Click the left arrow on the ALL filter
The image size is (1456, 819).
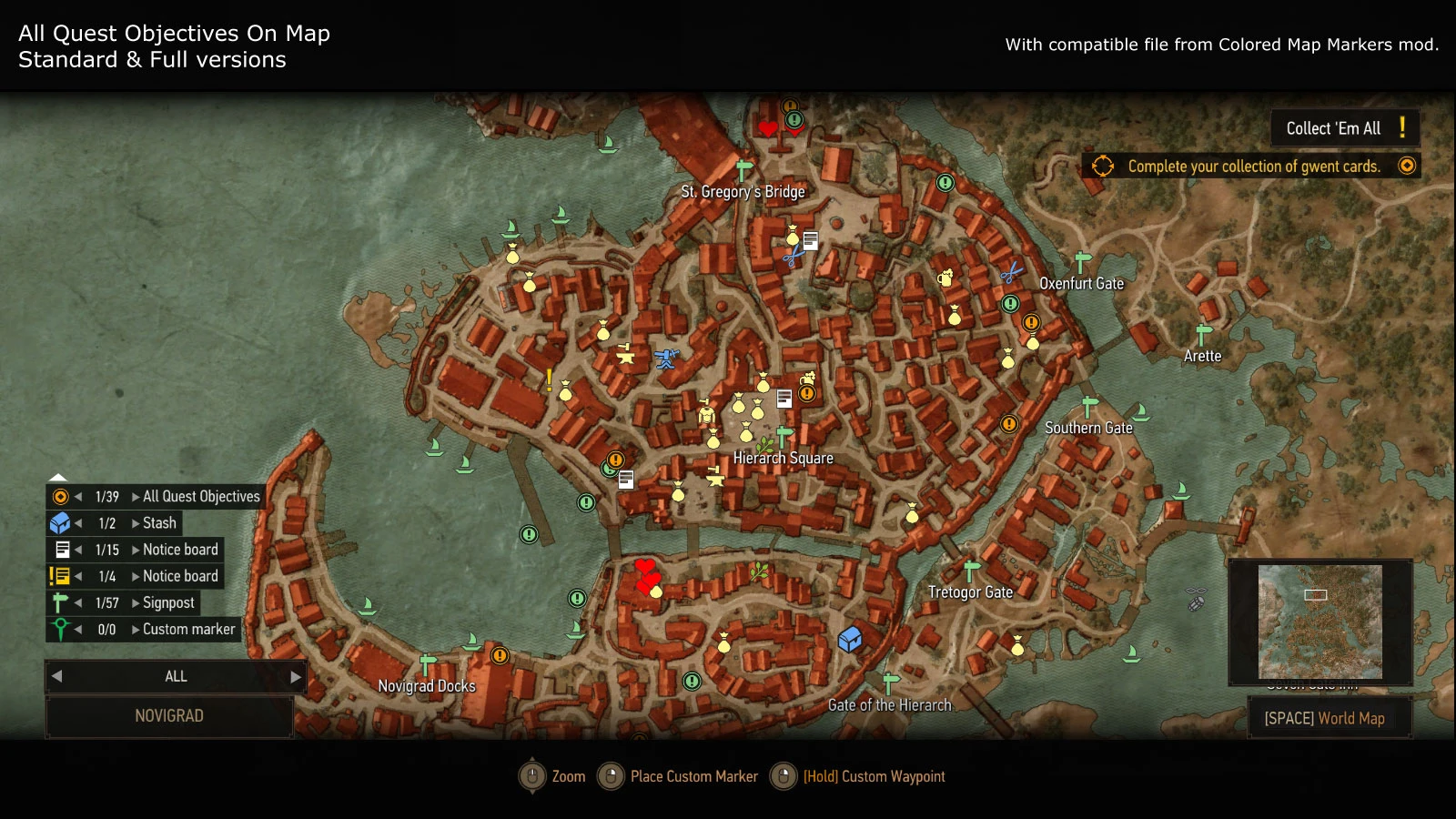pyautogui.click(x=56, y=676)
